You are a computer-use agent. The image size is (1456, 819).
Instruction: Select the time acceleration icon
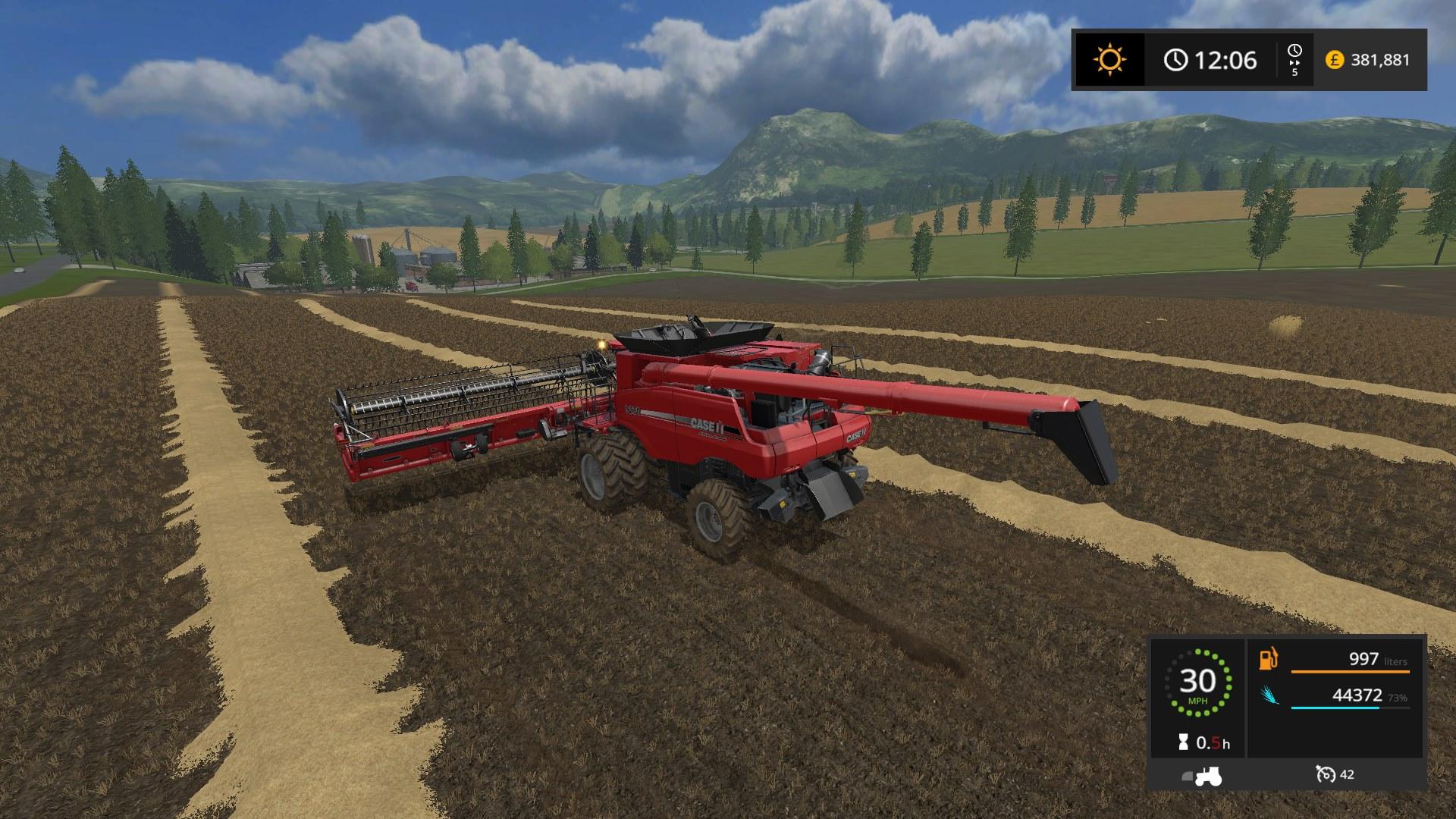1294,55
